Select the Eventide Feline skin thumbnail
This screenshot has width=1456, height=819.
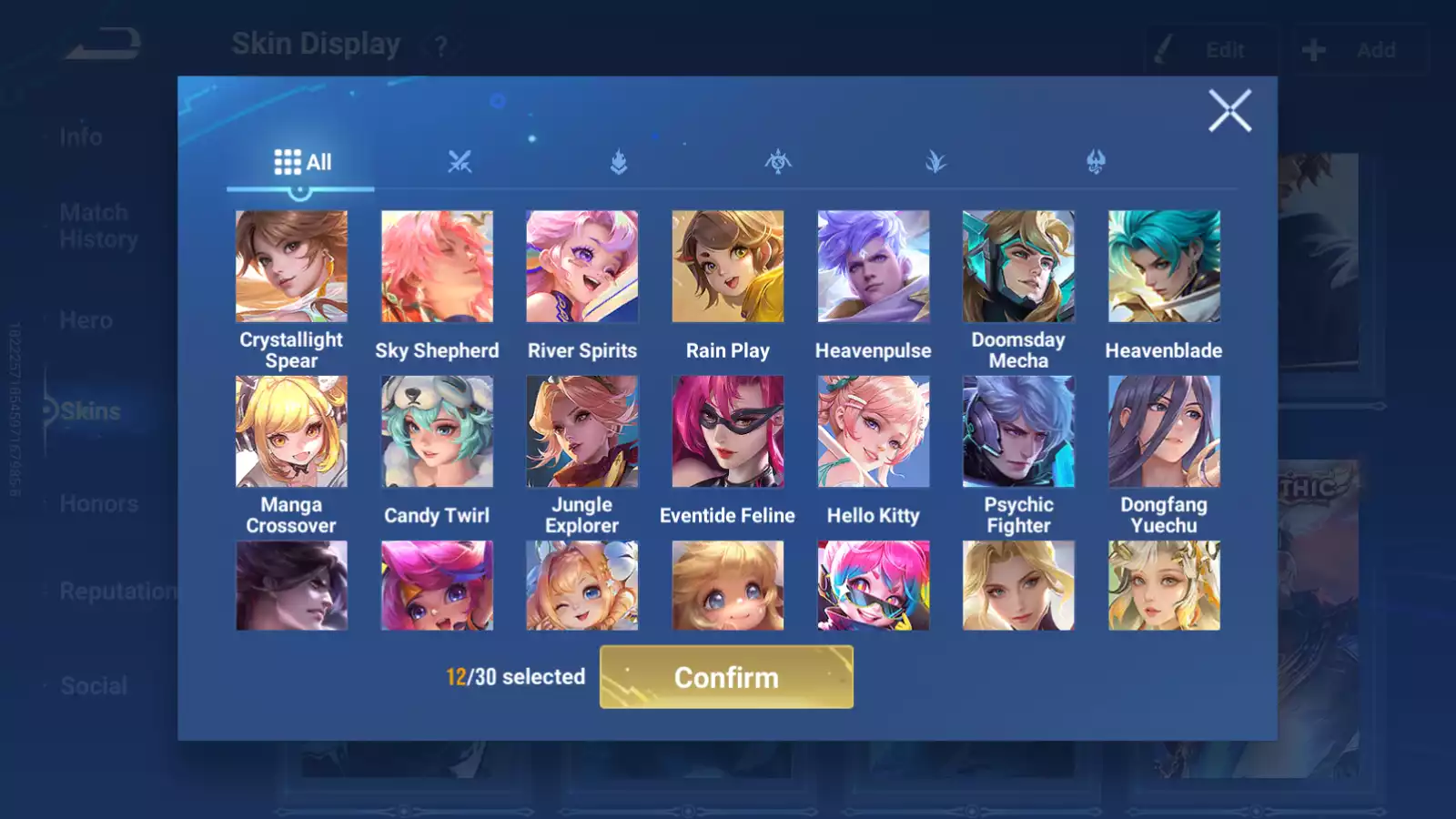pos(727,430)
